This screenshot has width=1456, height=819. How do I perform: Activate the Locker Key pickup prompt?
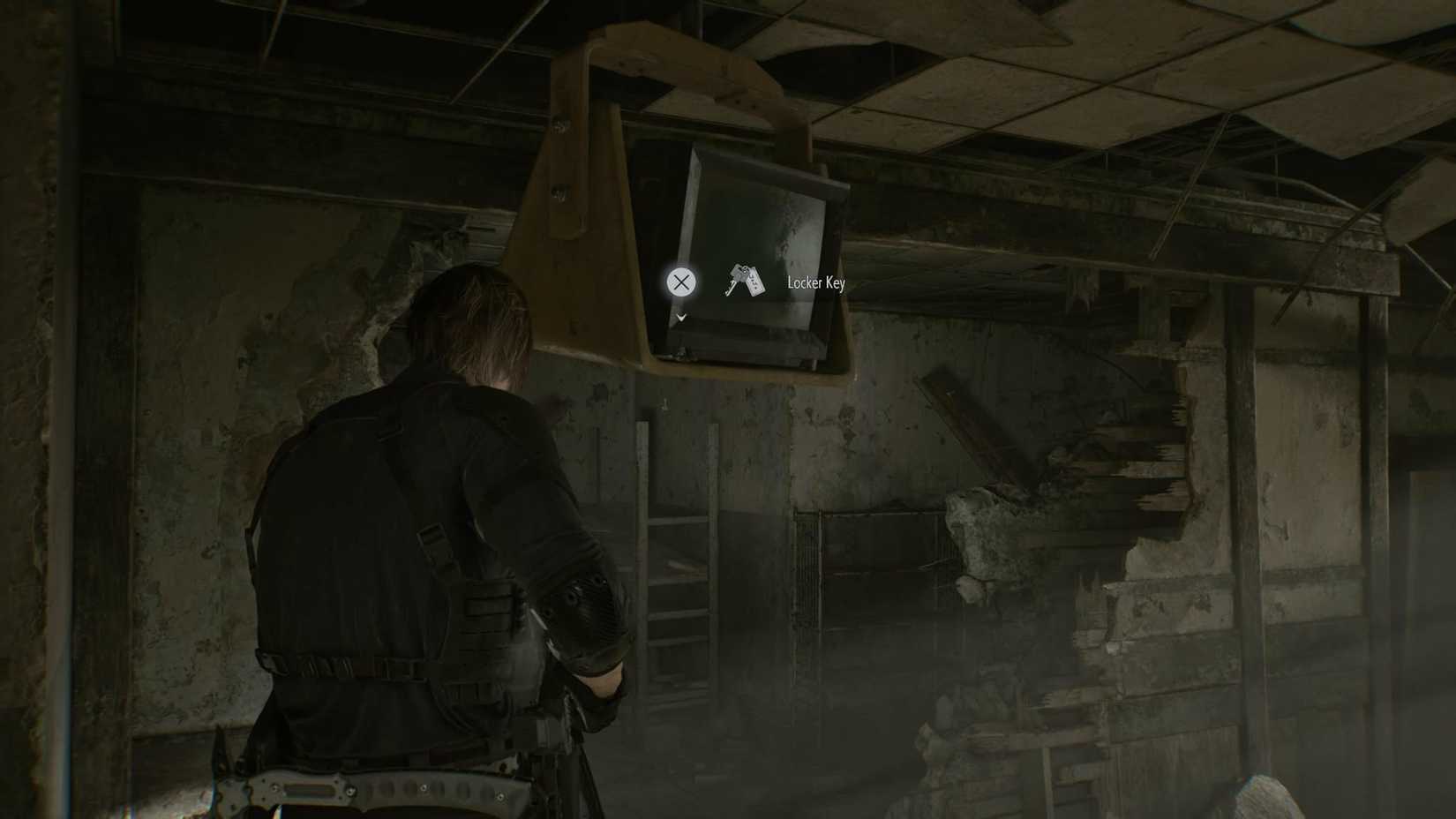pyautogui.click(x=680, y=283)
